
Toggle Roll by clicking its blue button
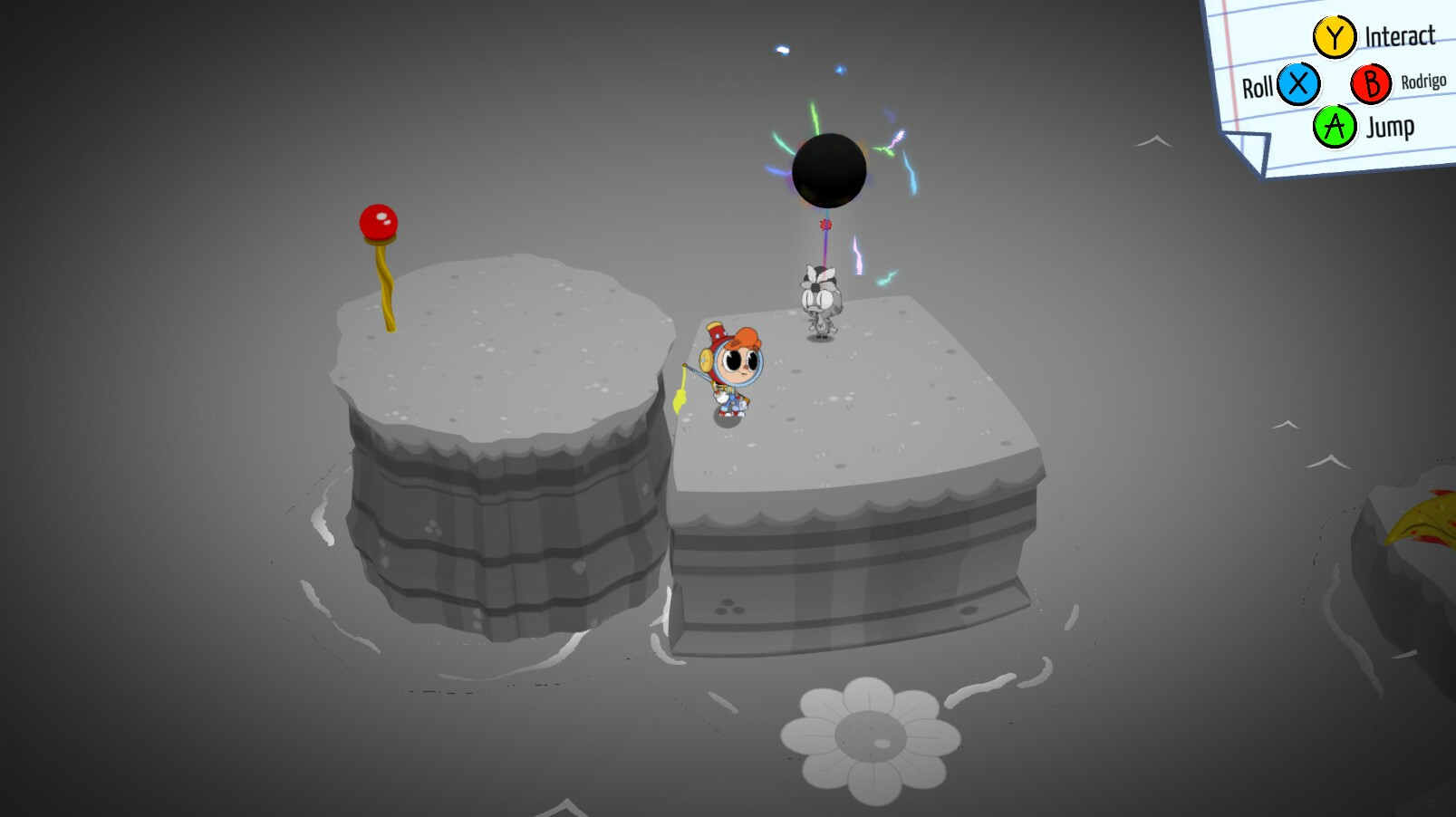[x=1296, y=83]
